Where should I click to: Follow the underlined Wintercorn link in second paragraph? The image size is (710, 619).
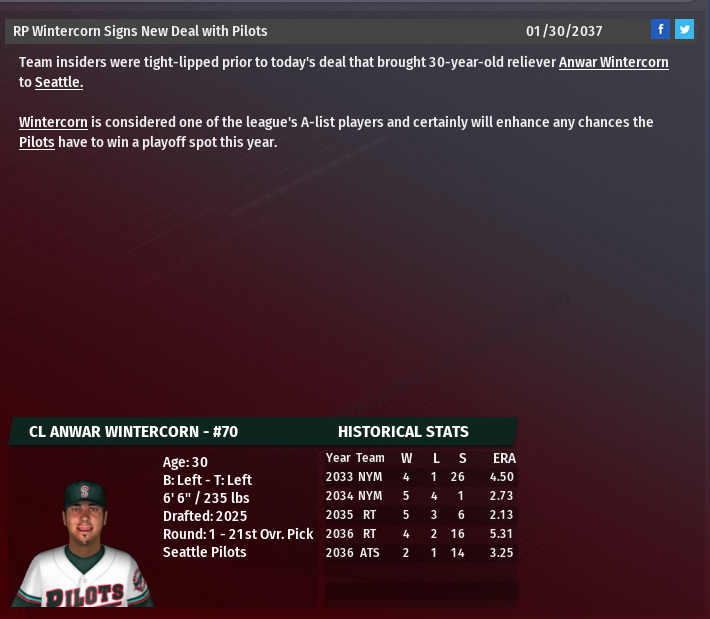(x=53, y=122)
